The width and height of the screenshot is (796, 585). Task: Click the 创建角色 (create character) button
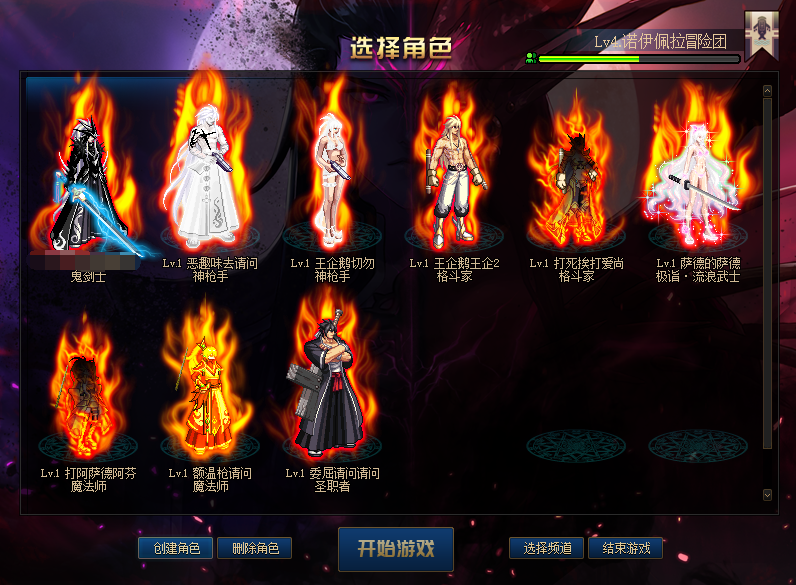[176, 548]
